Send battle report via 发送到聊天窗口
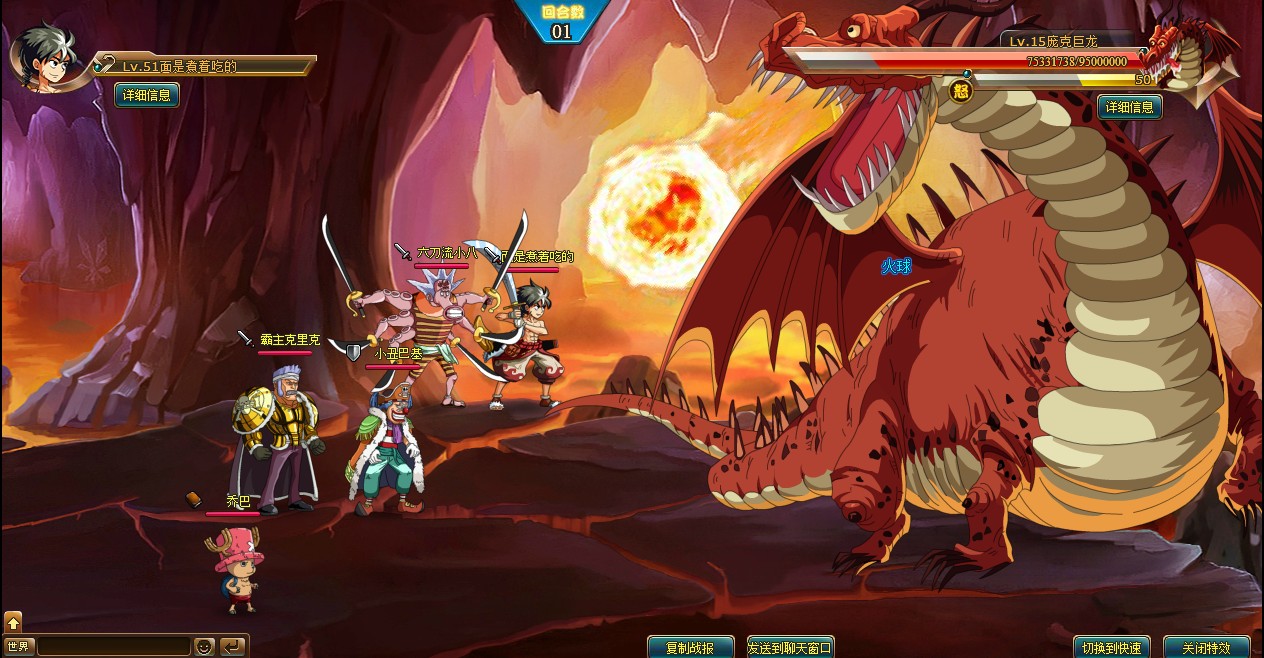Viewport: 1264px width, 658px height. (790, 647)
